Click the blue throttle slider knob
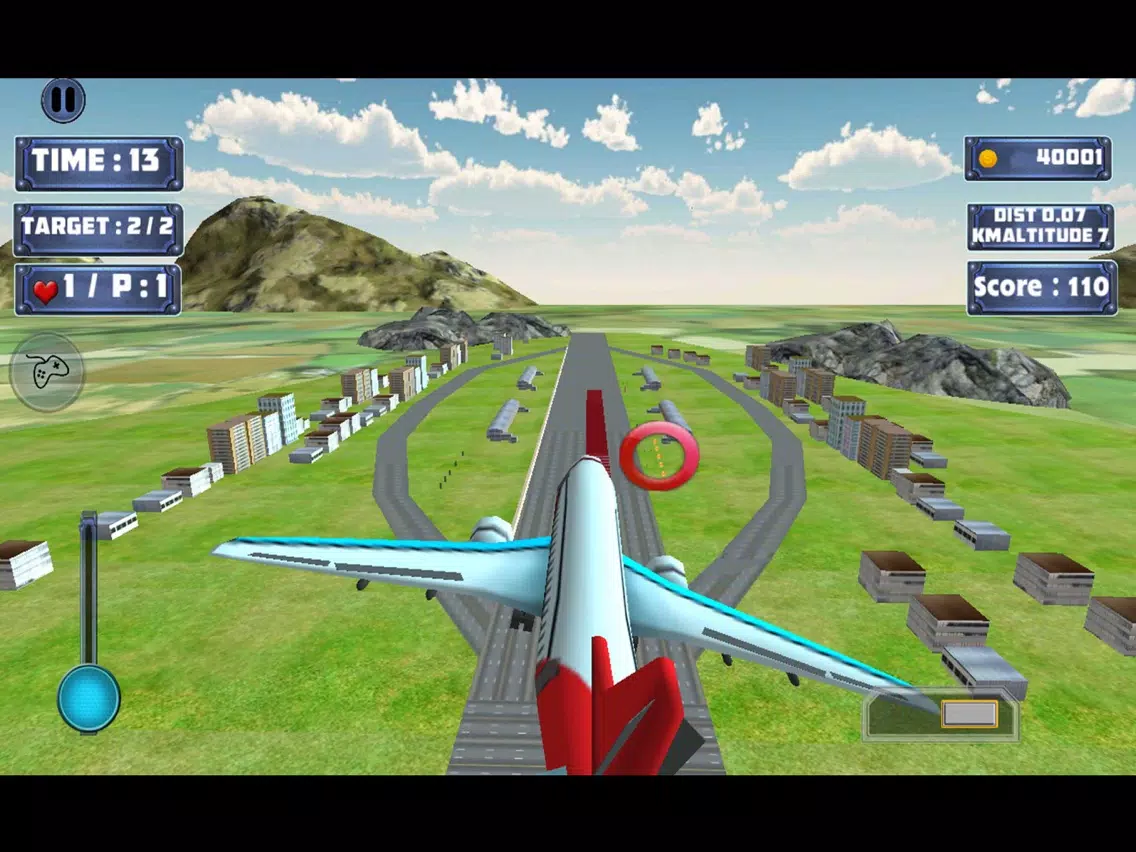Screen dimensions: 1136x852 pos(89,698)
